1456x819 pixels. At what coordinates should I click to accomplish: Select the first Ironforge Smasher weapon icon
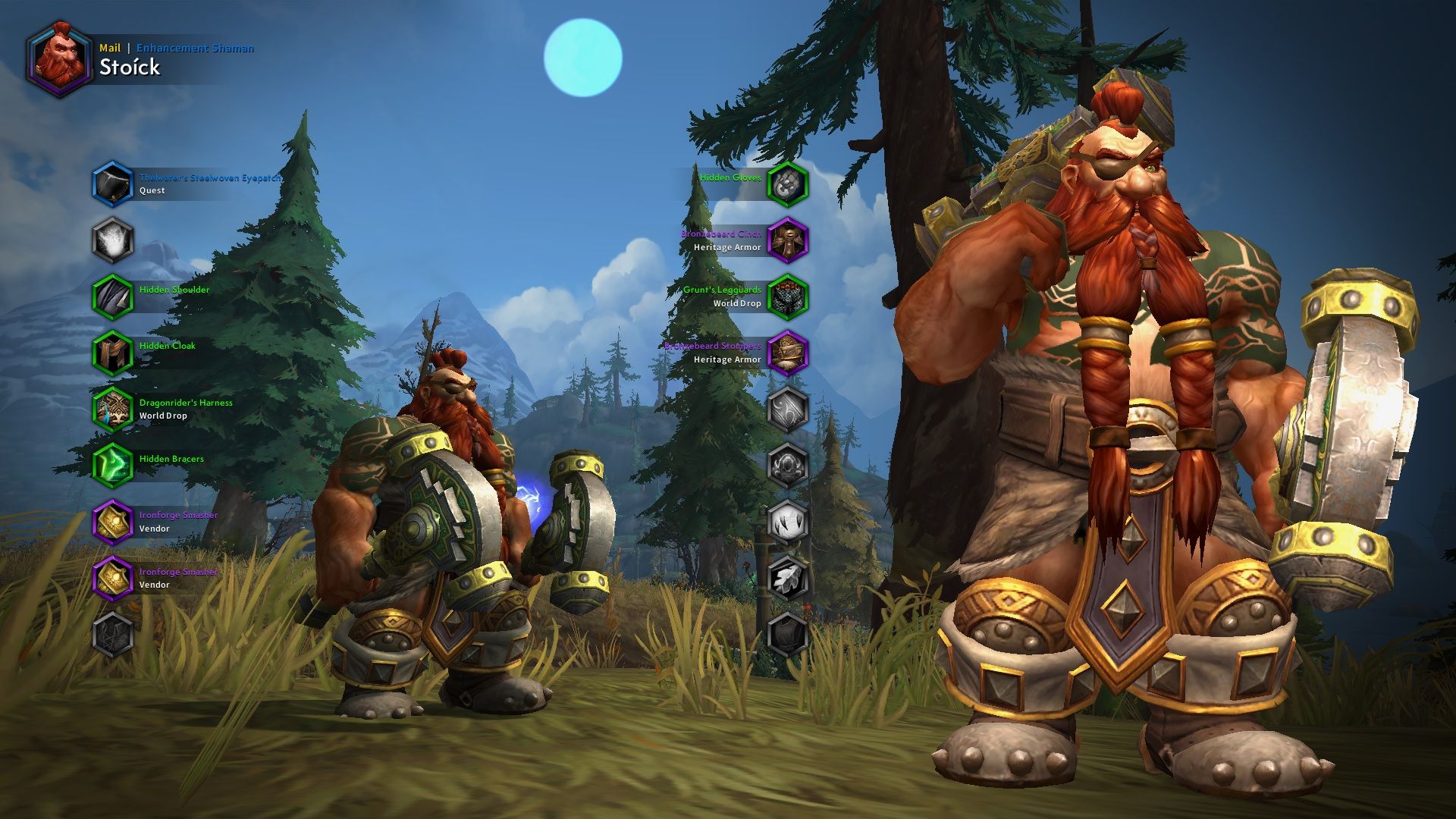tap(114, 521)
